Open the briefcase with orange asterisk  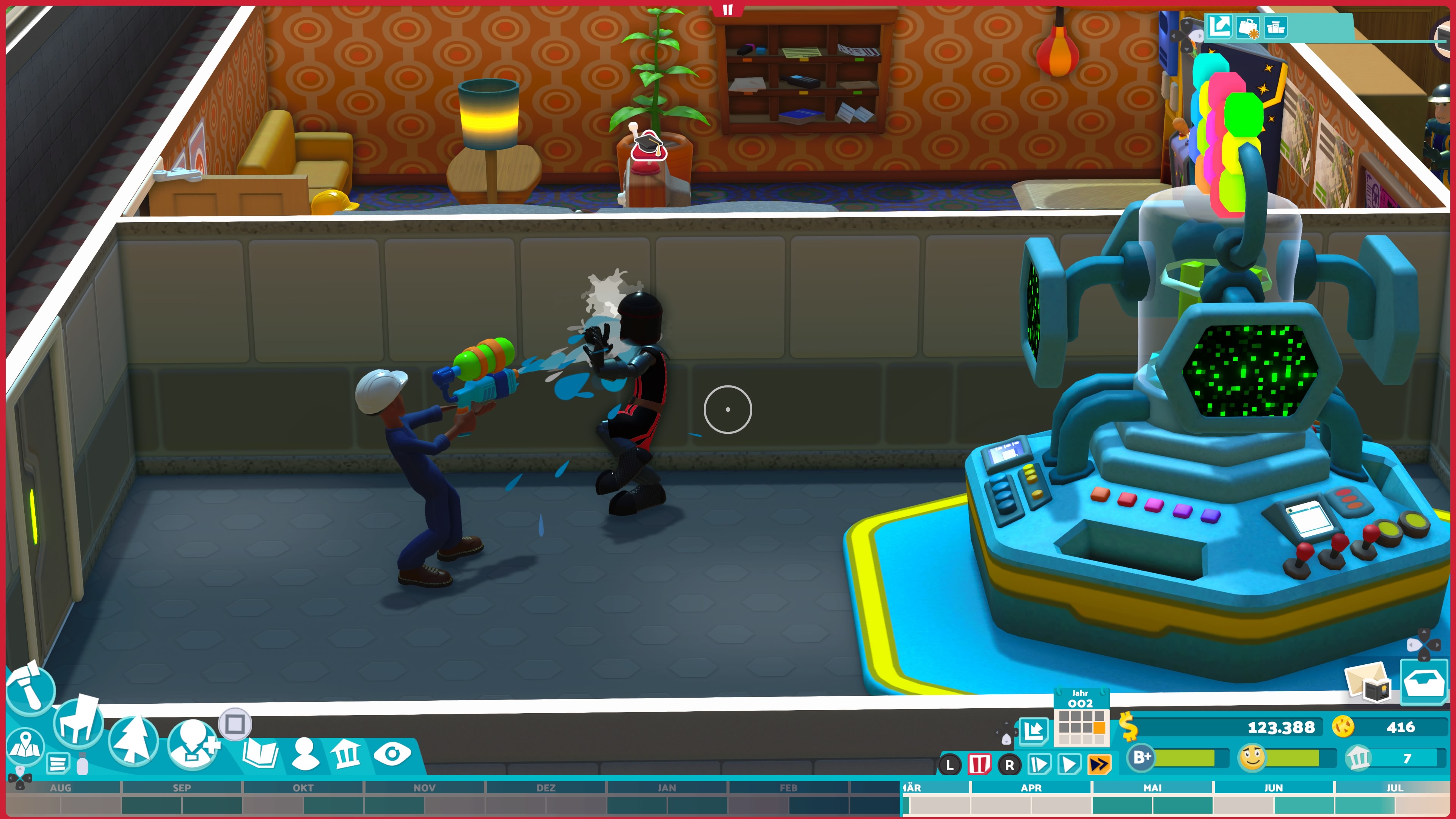1247,27
